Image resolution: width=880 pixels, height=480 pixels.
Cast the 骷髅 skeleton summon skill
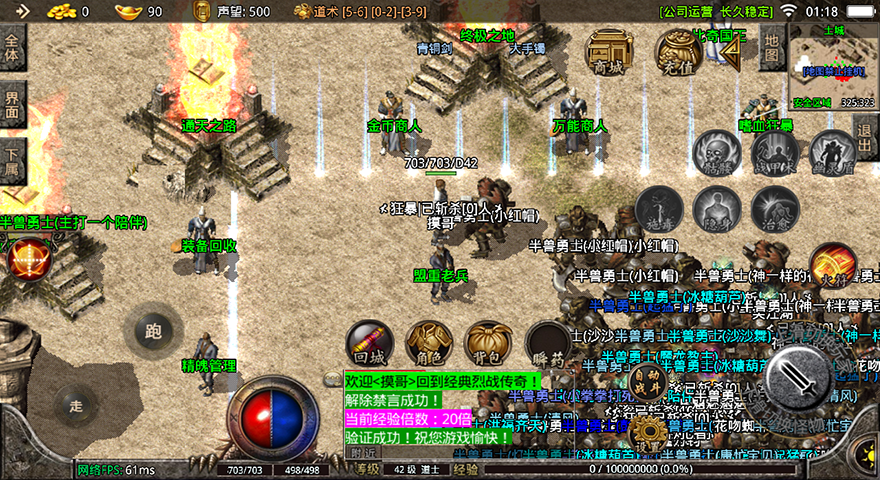point(717,153)
